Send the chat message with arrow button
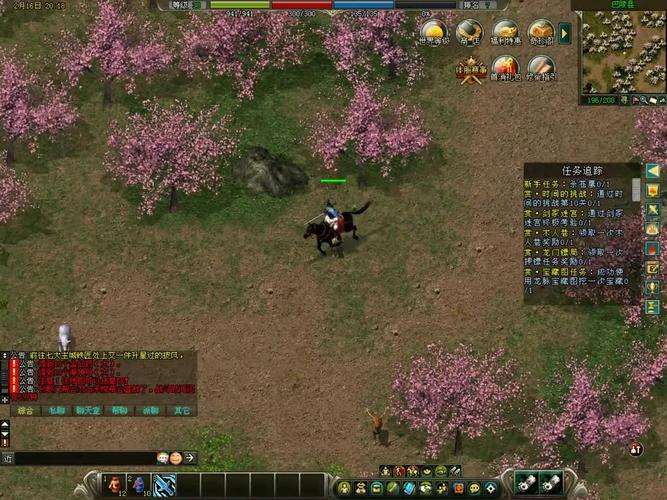Screen dimensions: 667x500 (x=190, y=458)
